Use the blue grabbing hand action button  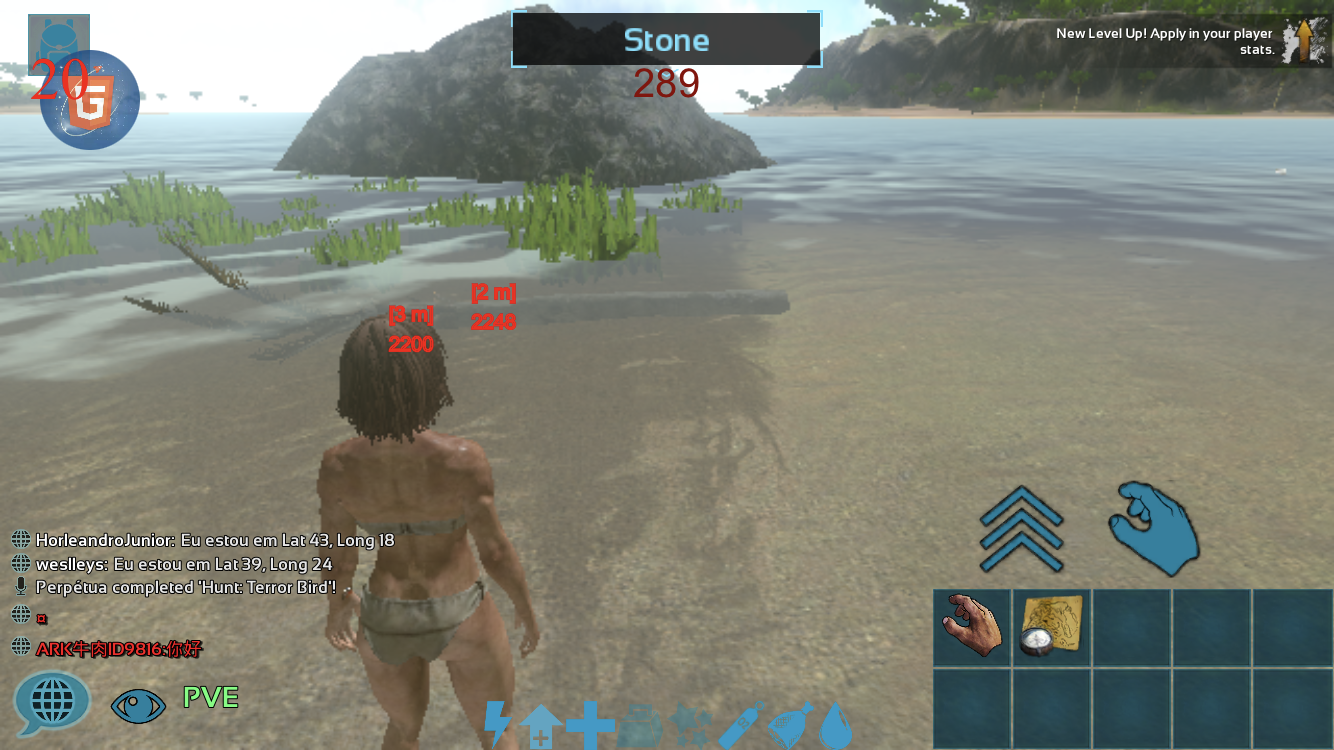[x=1155, y=527]
